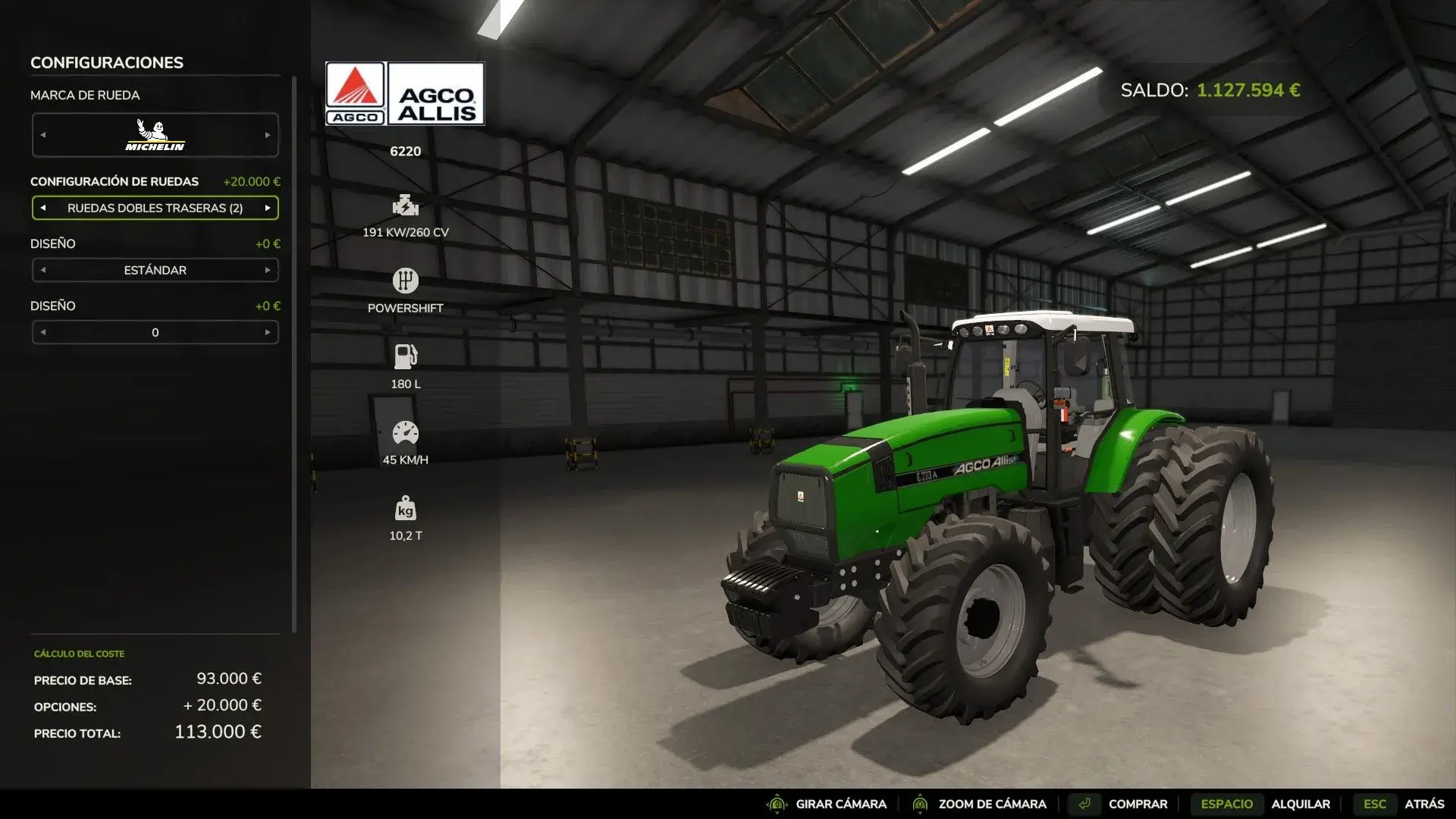Screen dimensions: 1456x819
Task: Increase the second Diseño value from 0
Action: pos(268,332)
